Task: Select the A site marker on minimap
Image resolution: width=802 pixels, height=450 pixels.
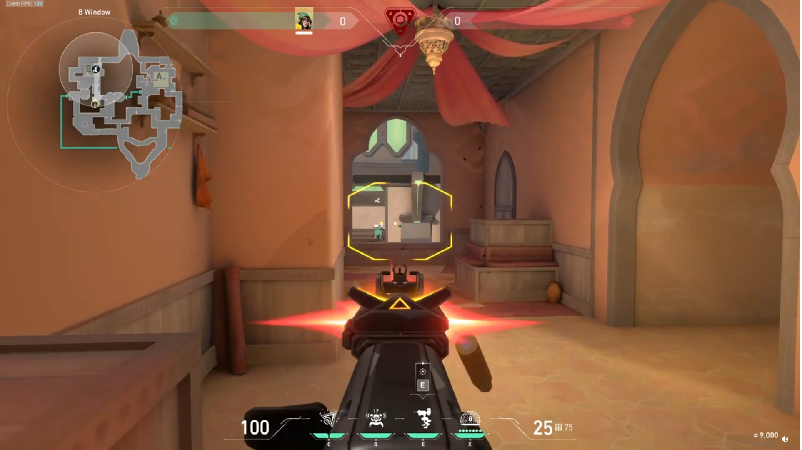Action: pyautogui.click(x=159, y=76)
